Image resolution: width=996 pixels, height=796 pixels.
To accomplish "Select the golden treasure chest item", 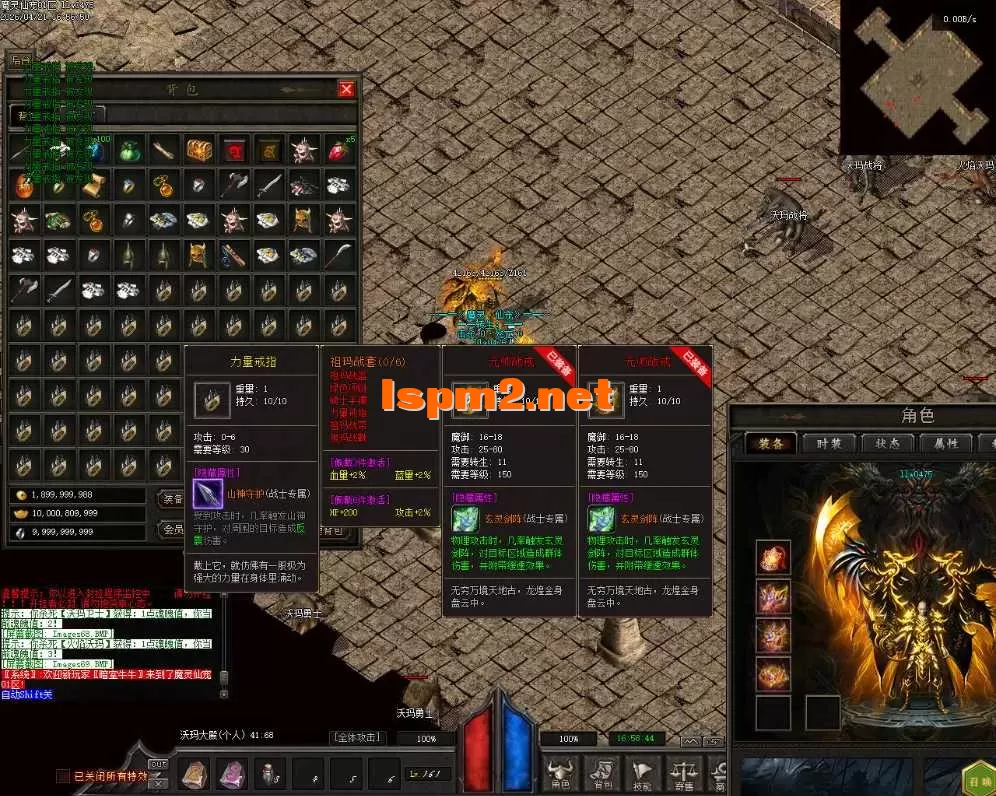I will click(199, 150).
